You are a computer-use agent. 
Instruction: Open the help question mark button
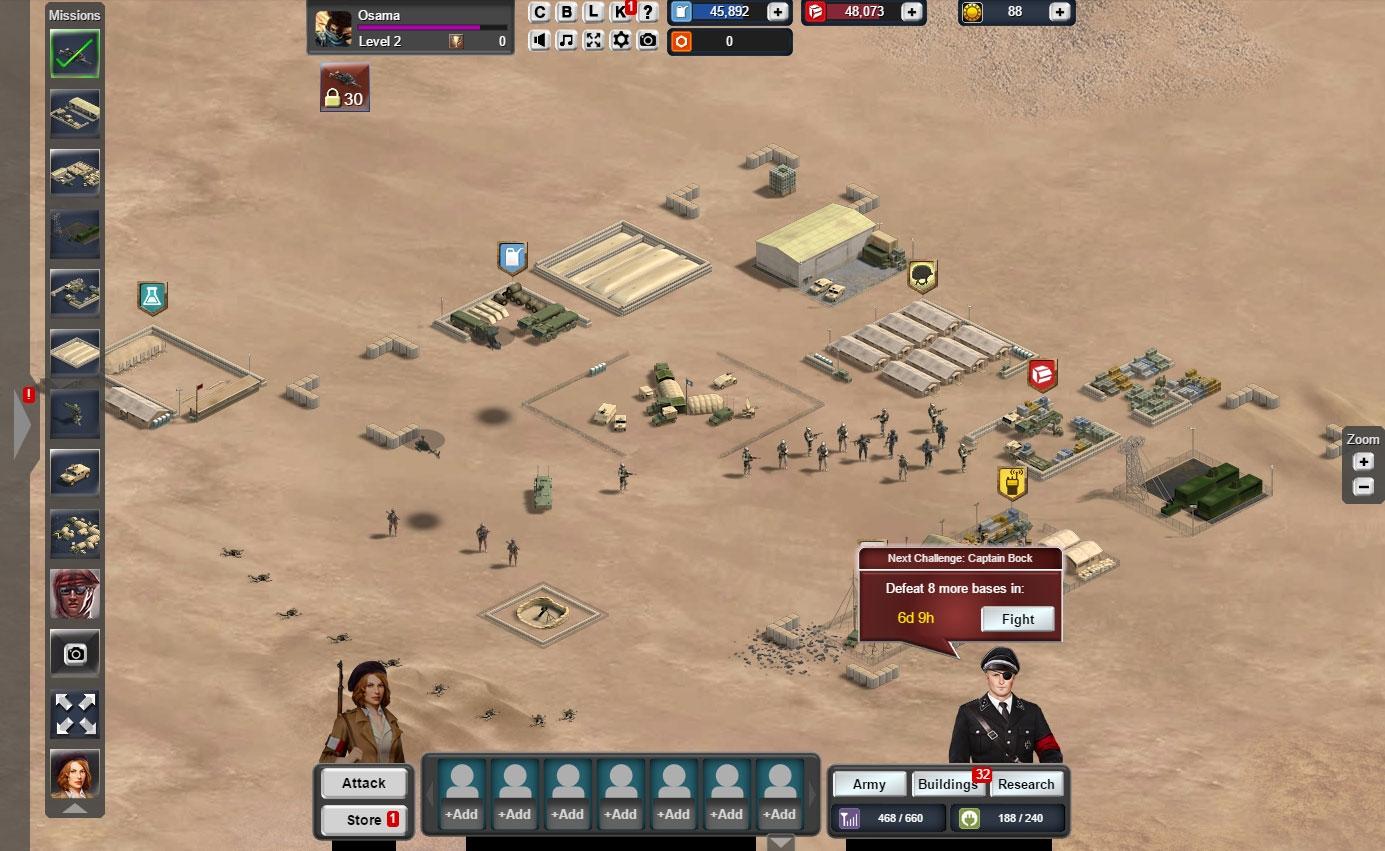click(648, 12)
